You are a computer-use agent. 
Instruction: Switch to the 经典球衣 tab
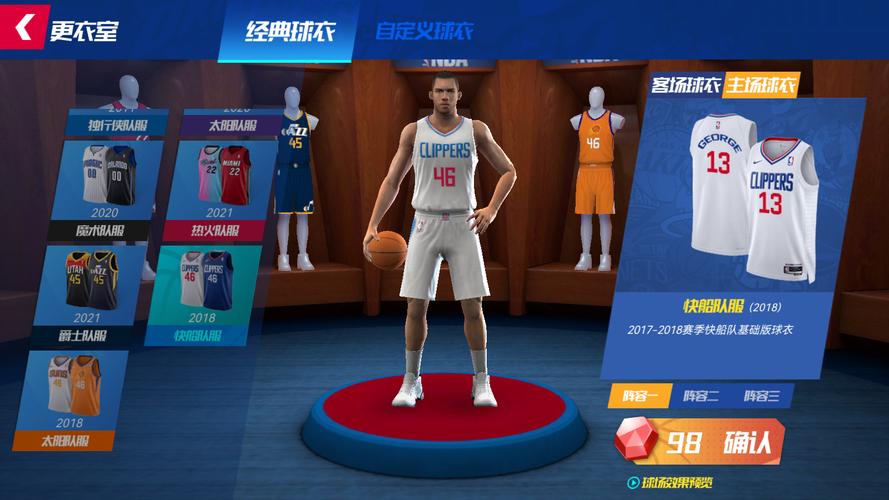(x=289, y=32)
